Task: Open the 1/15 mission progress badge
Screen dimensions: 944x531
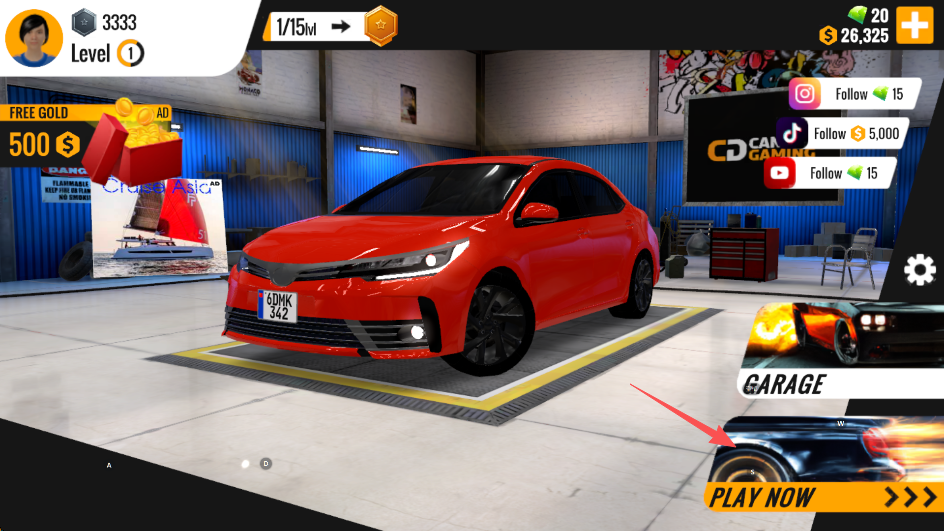Action: point(331,27)
